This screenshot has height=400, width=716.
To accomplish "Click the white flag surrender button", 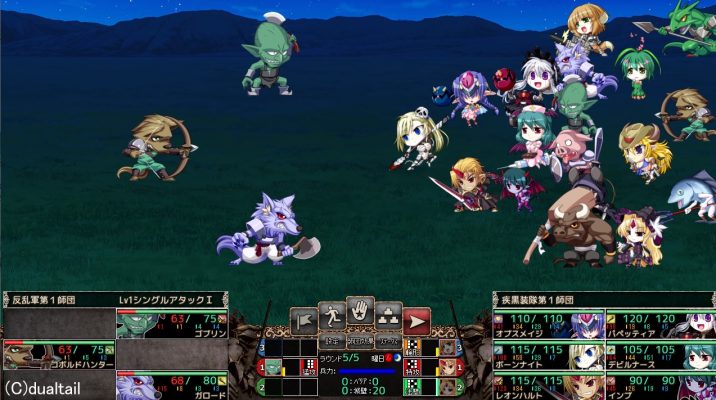I will tap(304, 321).
